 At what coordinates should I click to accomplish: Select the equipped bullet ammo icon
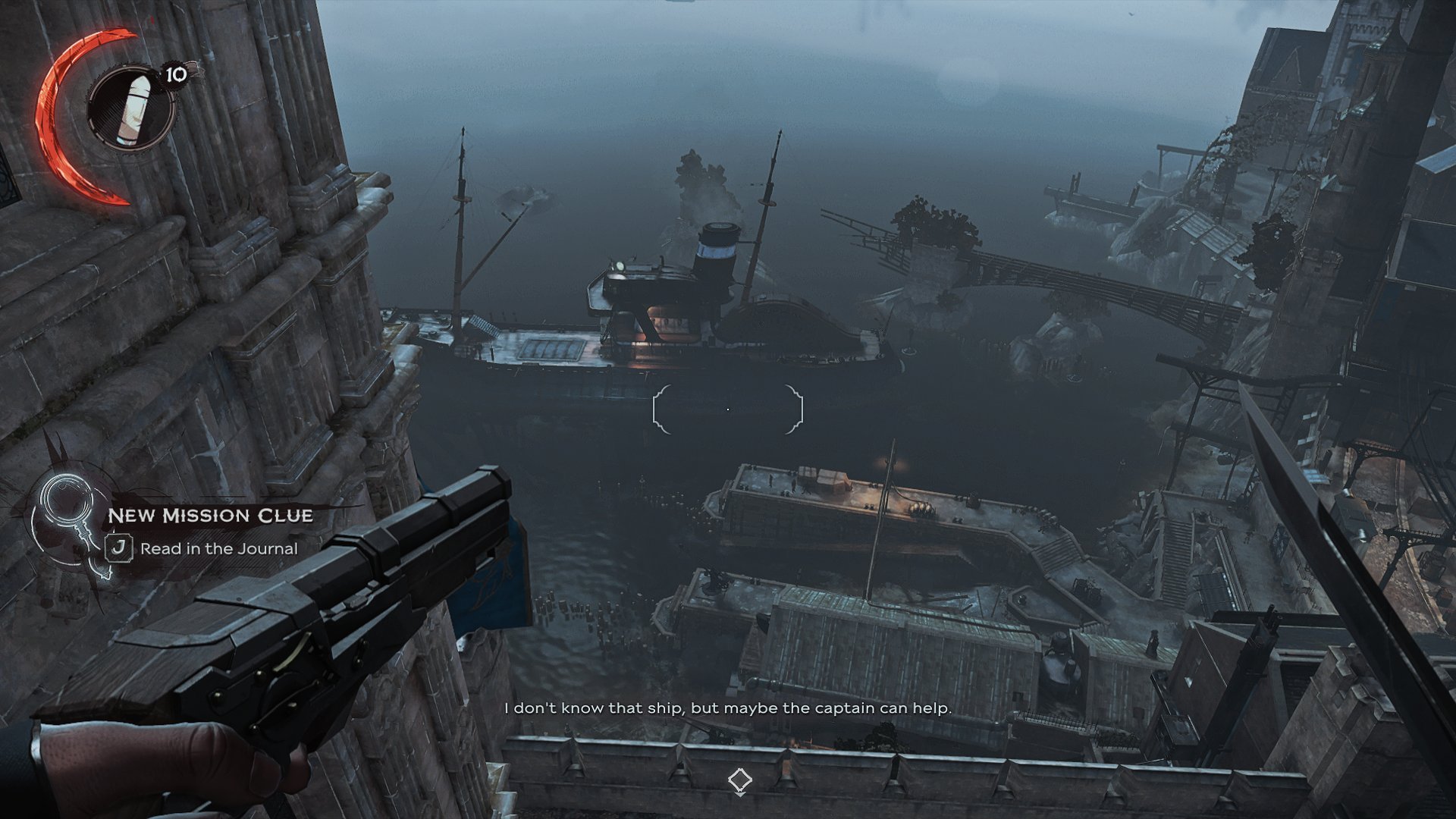pos(131,107)
